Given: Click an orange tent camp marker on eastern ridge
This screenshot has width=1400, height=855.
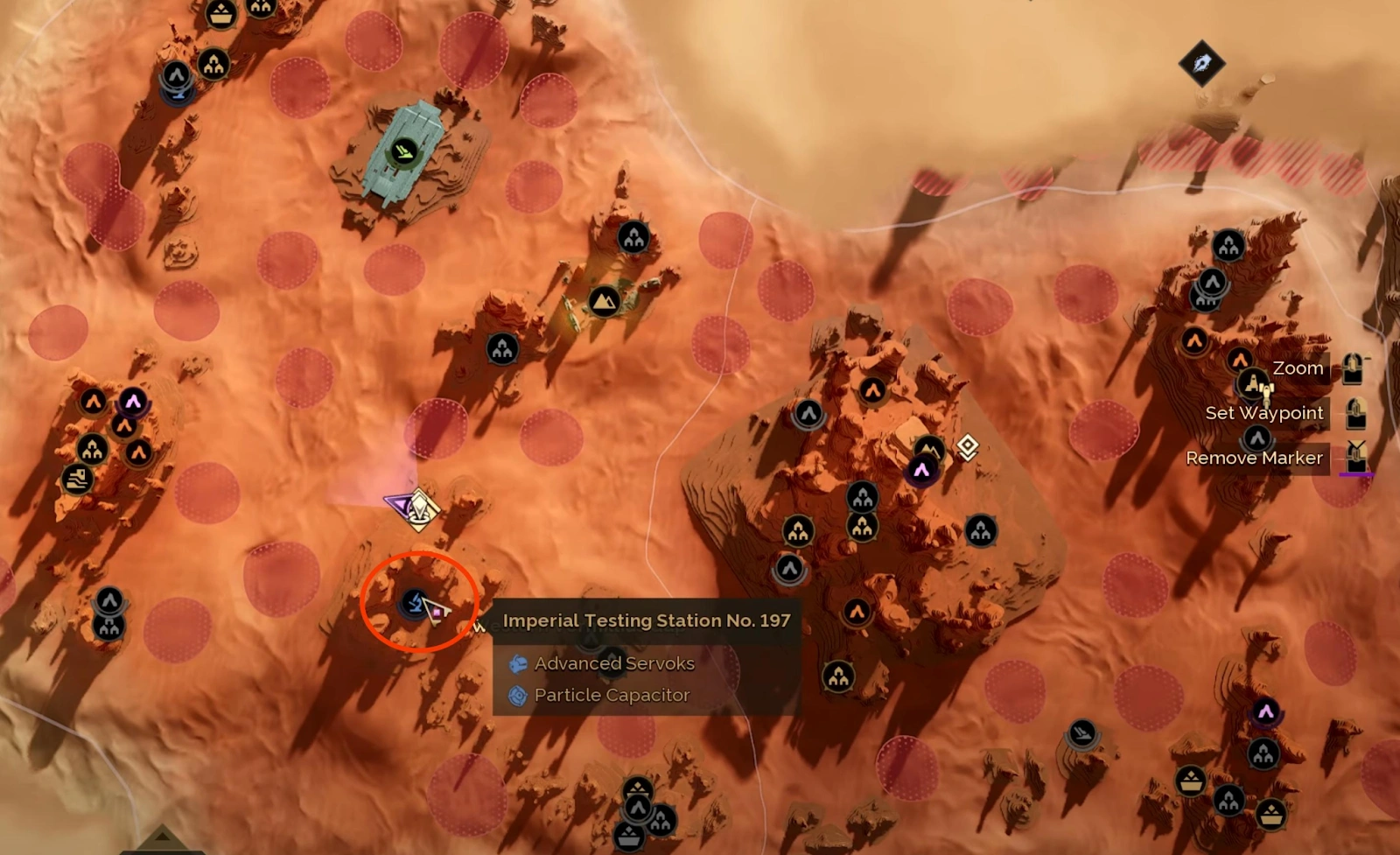Looking at the screenshot, I should [1194, 341].
